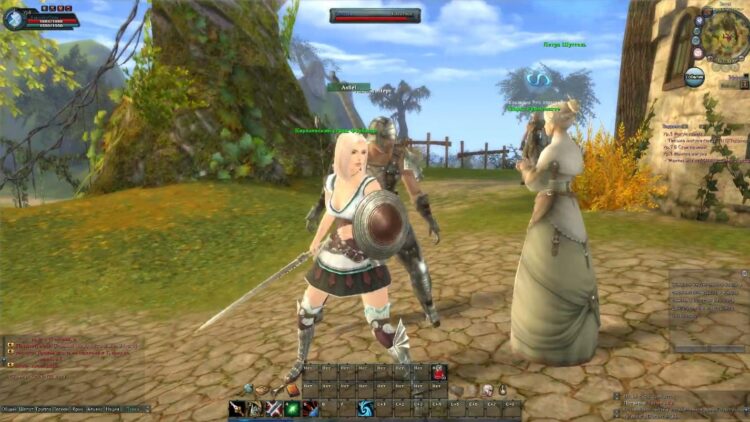Click the target frame at top center

(x=375, y=15)
